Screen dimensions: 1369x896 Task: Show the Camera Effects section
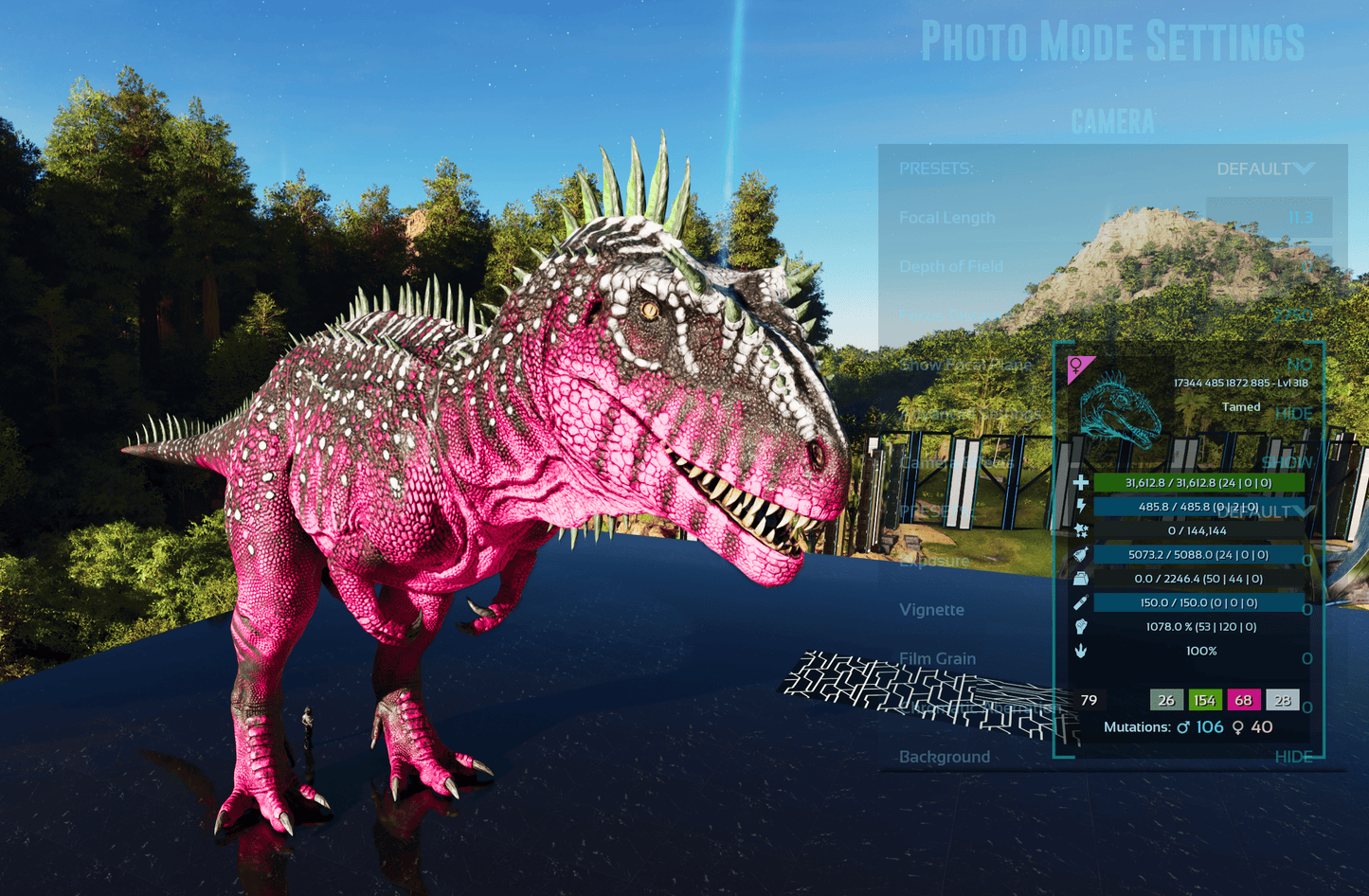click(1287, 462)
